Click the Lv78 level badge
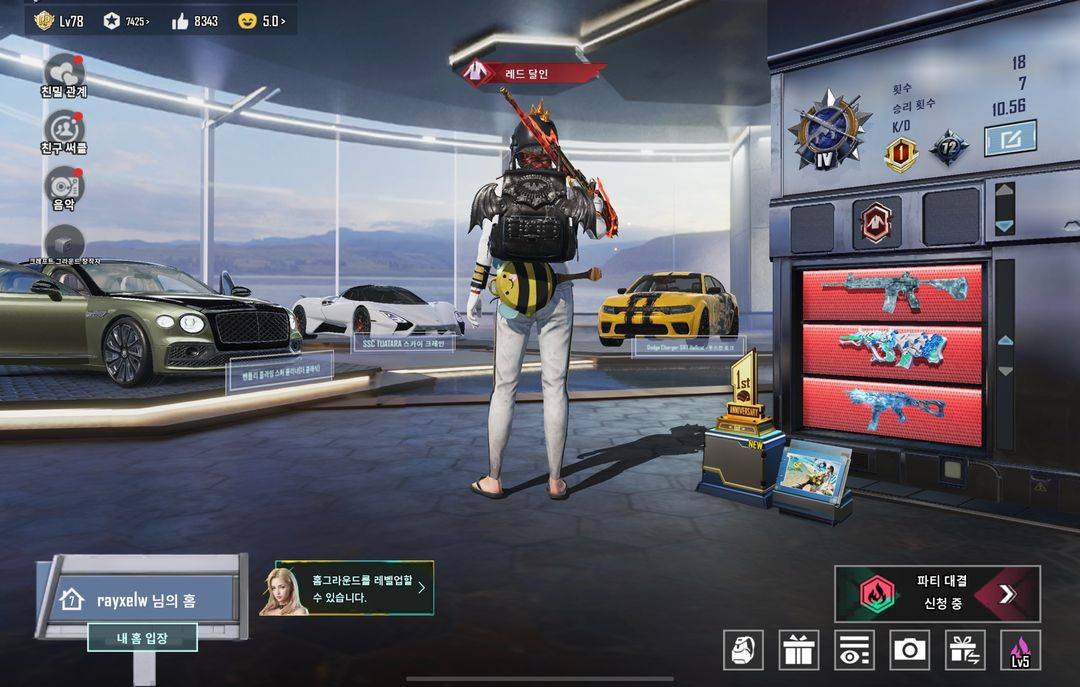Screen dimensions: 1080x687 pos(59,20)
